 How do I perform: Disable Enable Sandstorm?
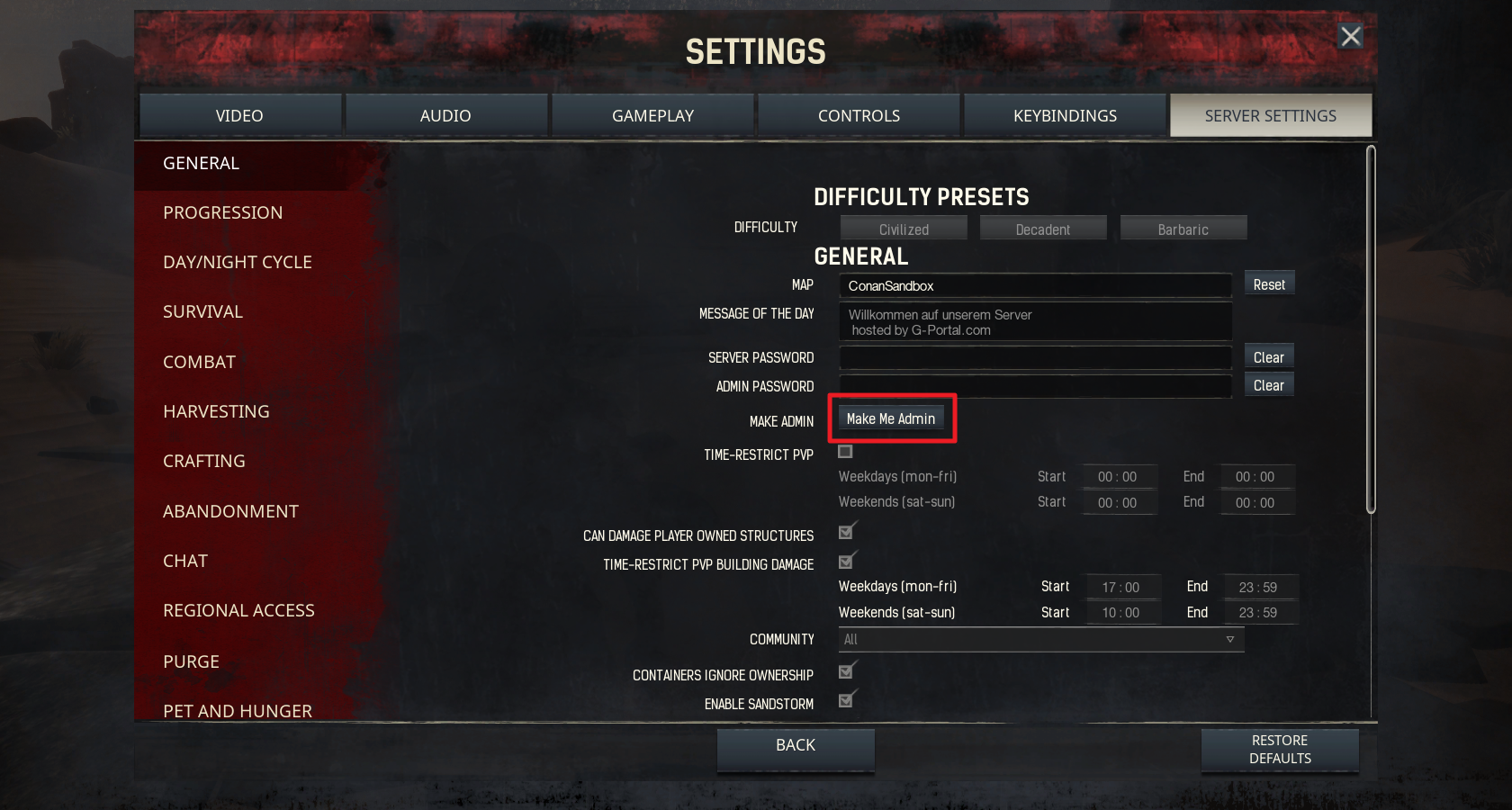[x=845, y=699]
